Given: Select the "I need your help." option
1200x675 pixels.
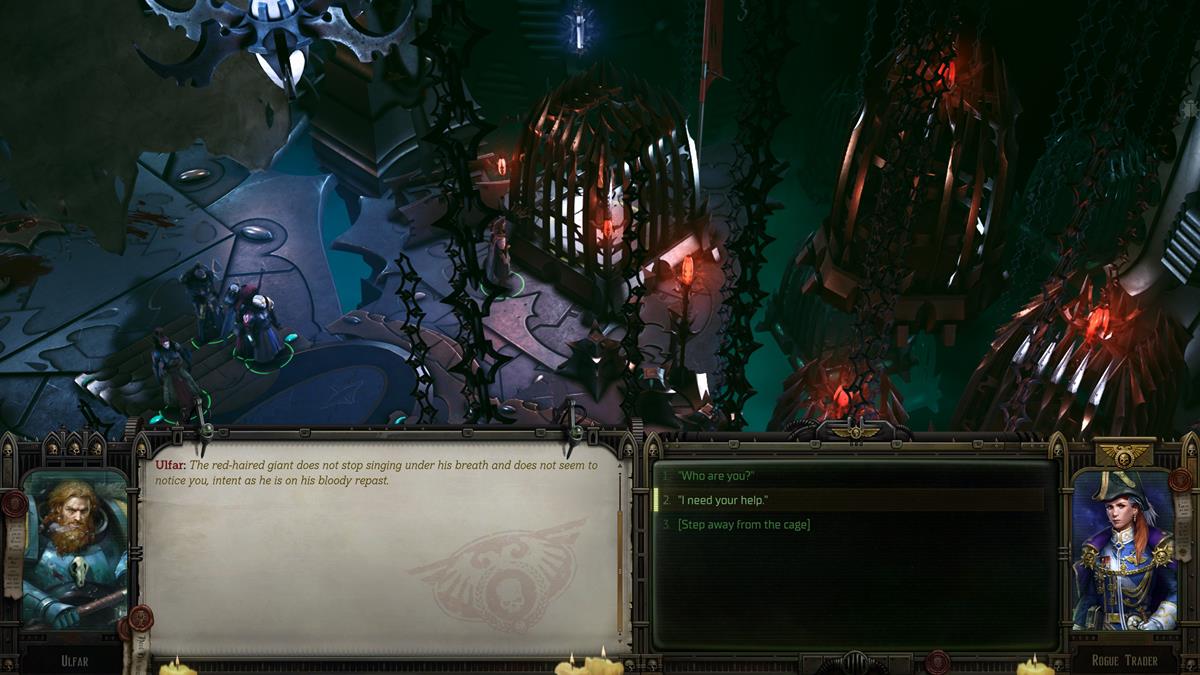Looking at the screenshot, I should [722, 500].
